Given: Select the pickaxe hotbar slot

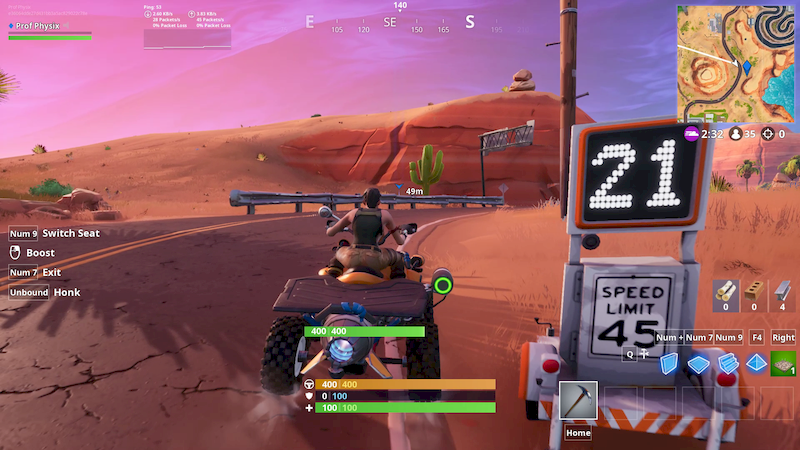Looking at the screenshot, I should click(x=579, y=401).
